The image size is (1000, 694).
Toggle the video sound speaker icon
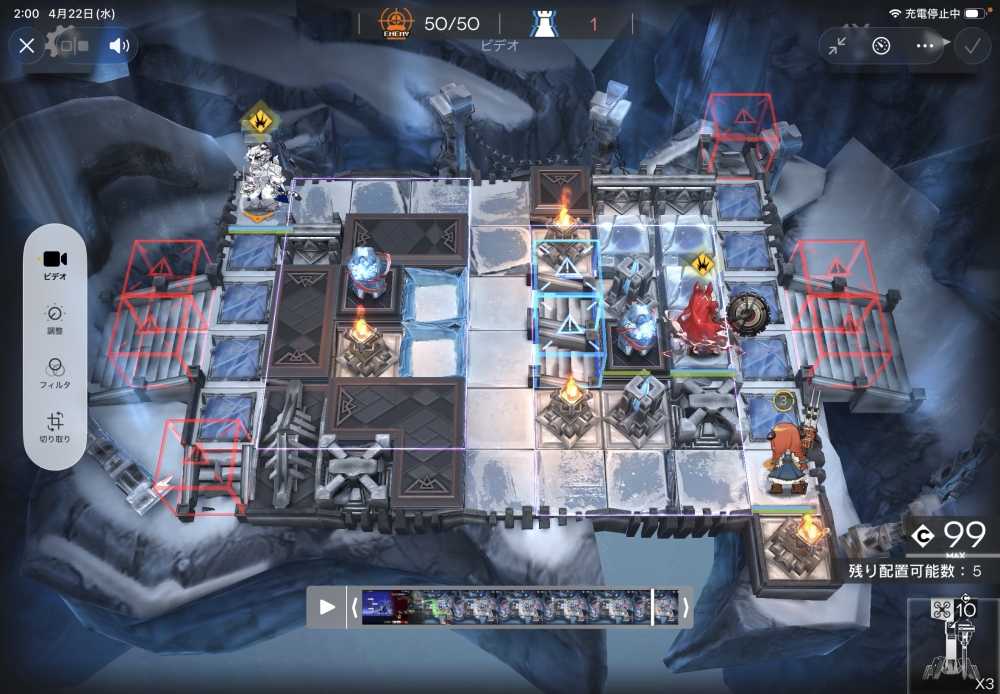point(120,45)
